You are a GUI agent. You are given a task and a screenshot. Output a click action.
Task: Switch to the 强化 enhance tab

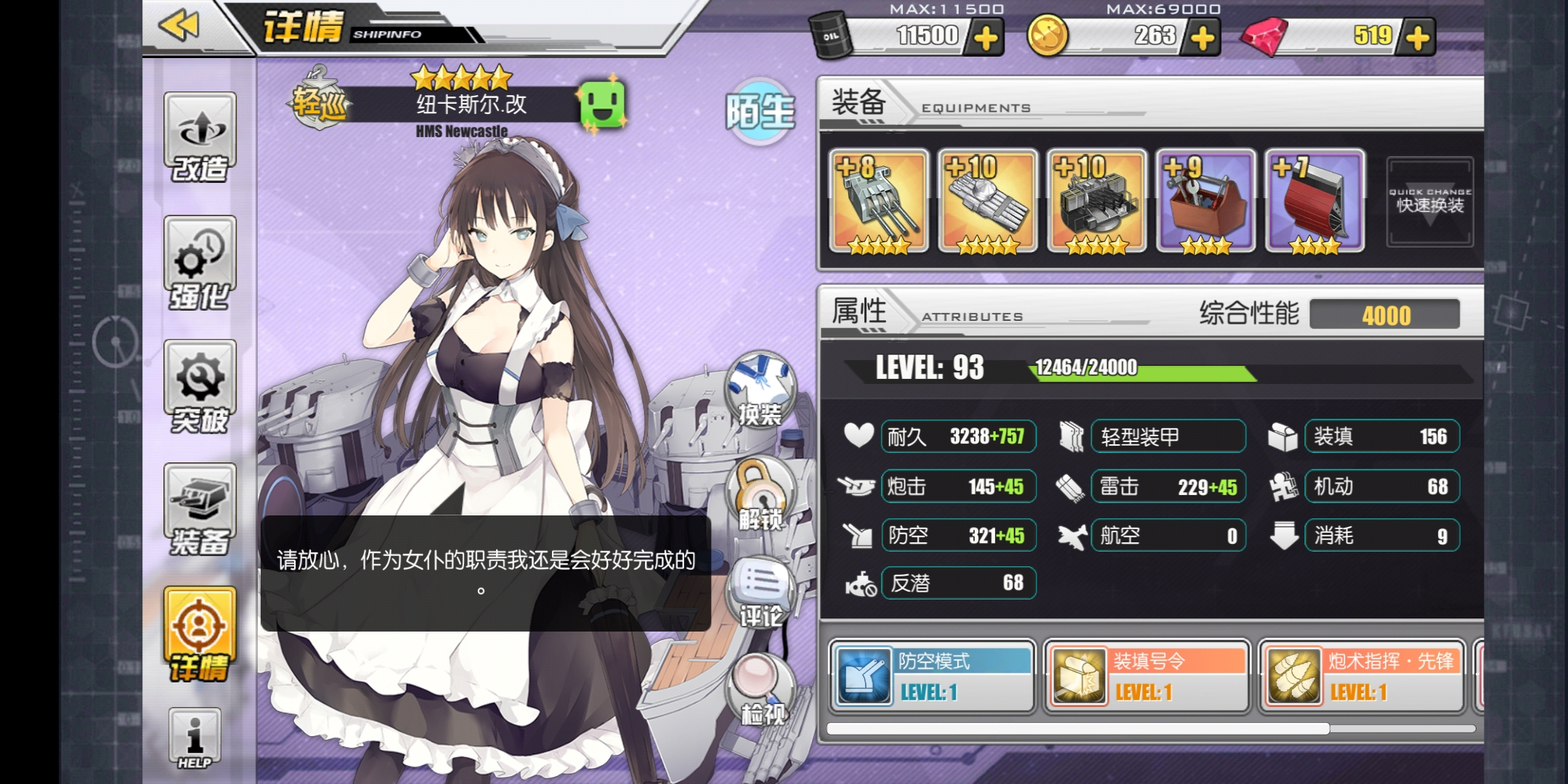(200, 263)
